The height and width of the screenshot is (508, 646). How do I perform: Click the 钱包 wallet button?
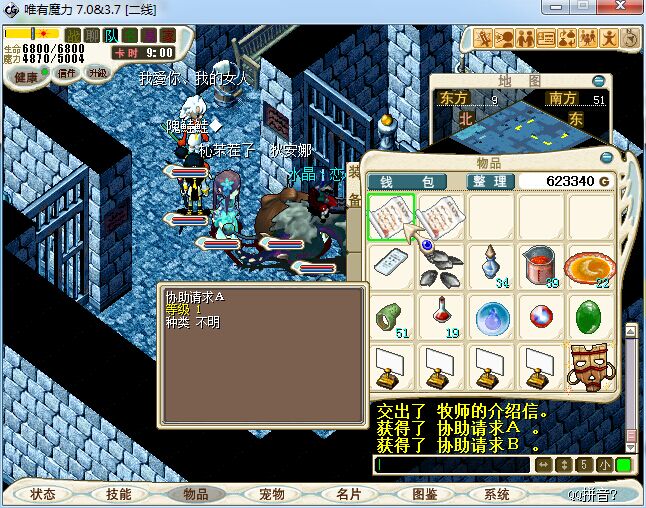click(x=407, y=181)
